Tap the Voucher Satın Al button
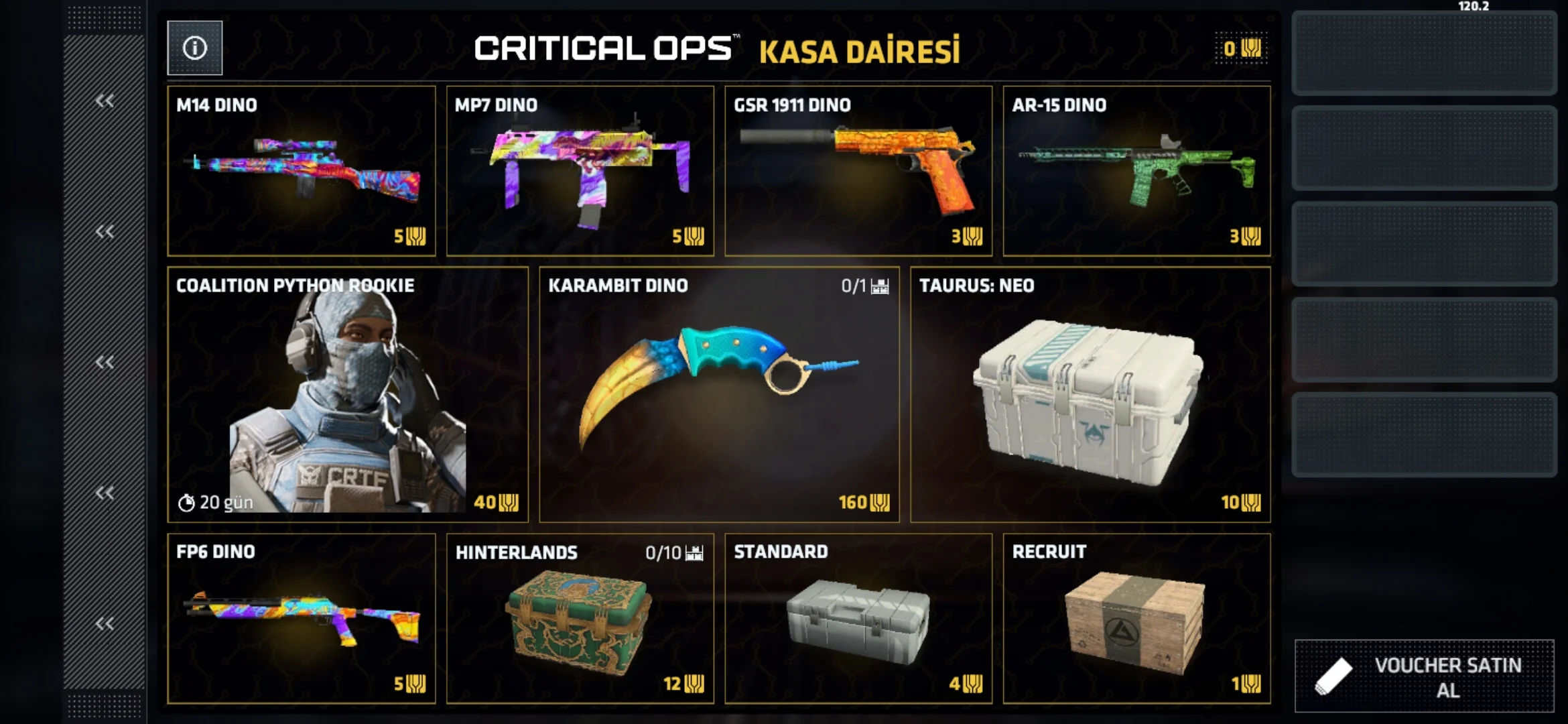1568x724 pixels. (x=1424, y=676)
